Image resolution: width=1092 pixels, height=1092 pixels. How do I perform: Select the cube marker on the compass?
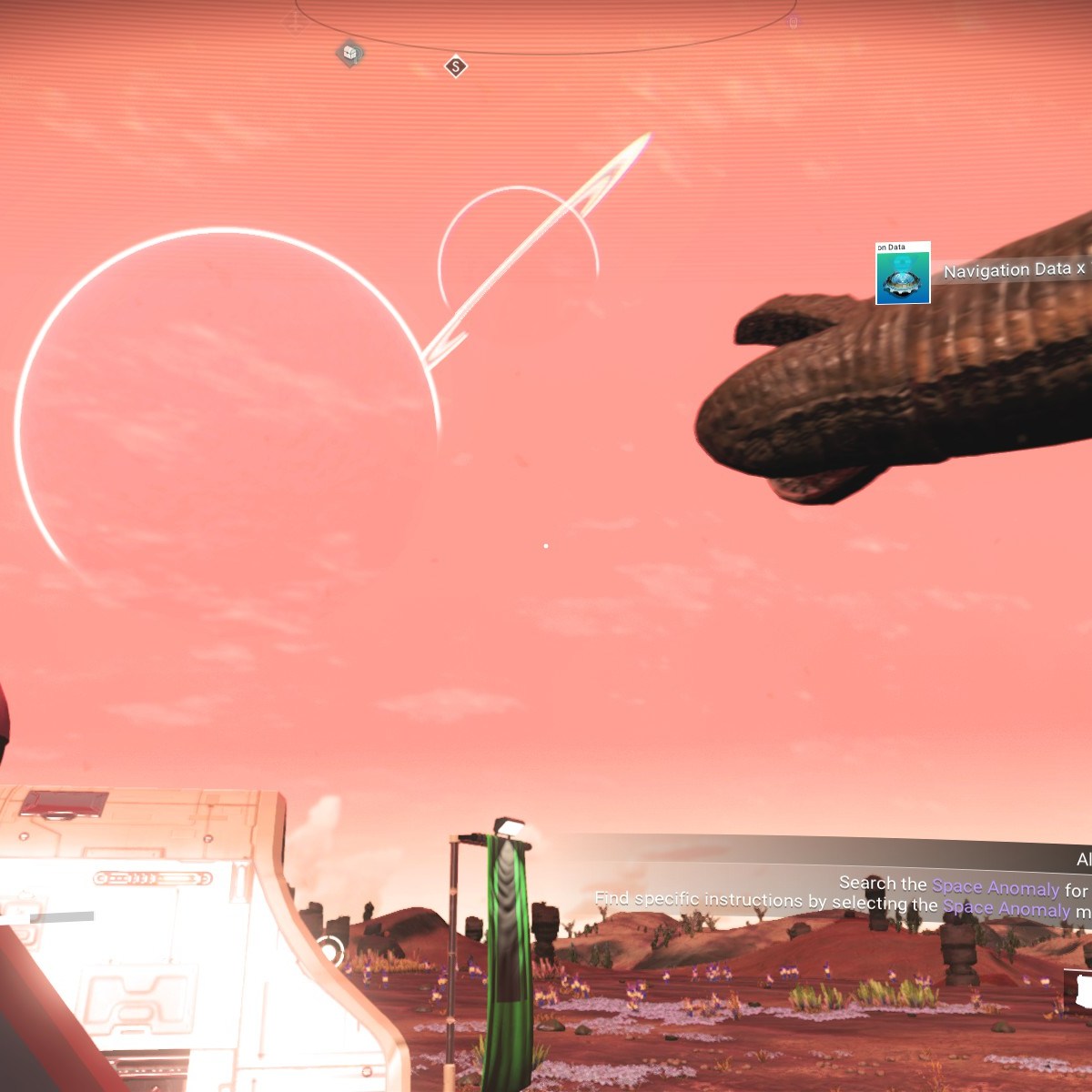[x=350, y=53]
